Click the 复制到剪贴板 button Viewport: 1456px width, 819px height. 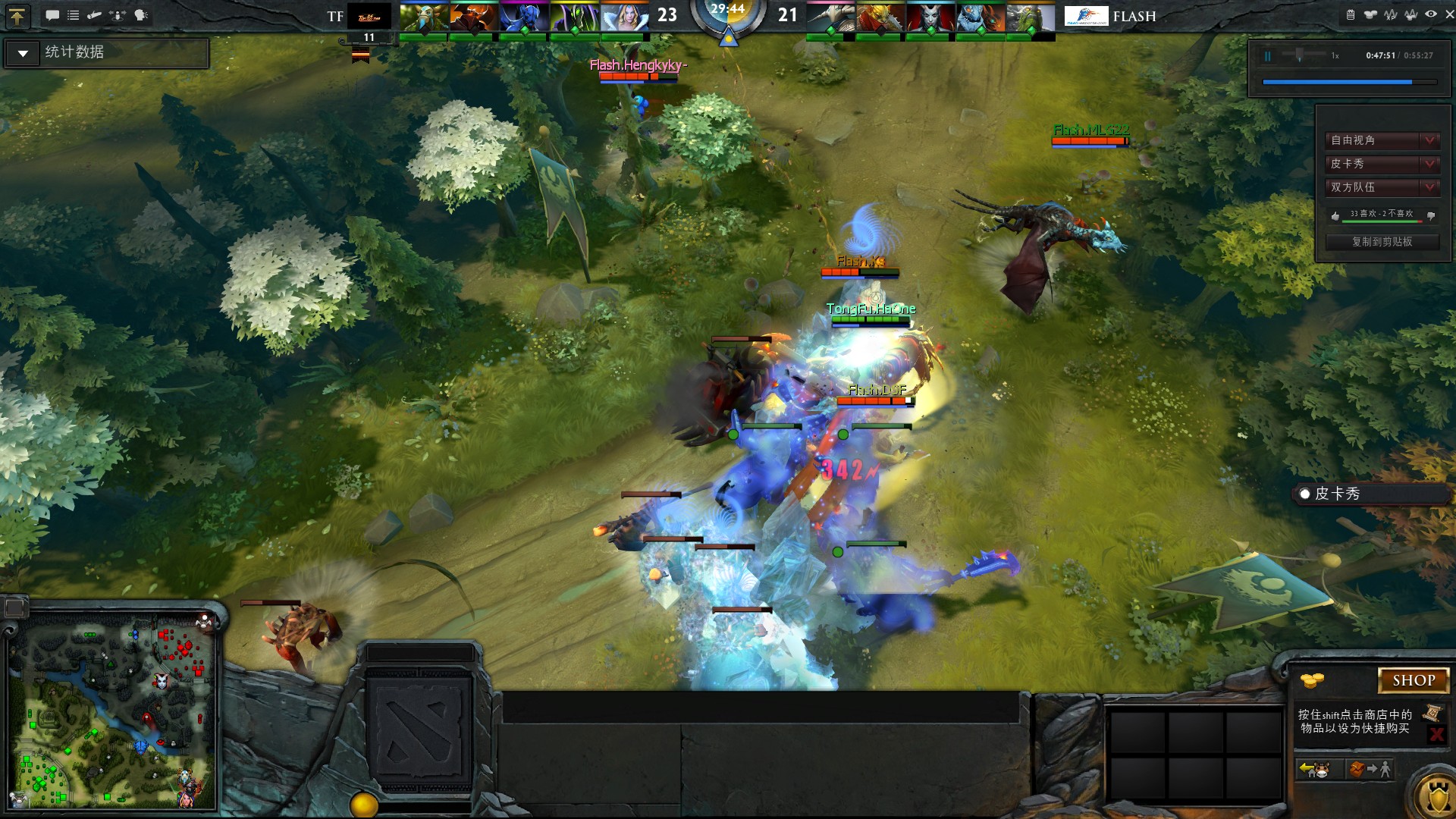(x=1382, y=242)
